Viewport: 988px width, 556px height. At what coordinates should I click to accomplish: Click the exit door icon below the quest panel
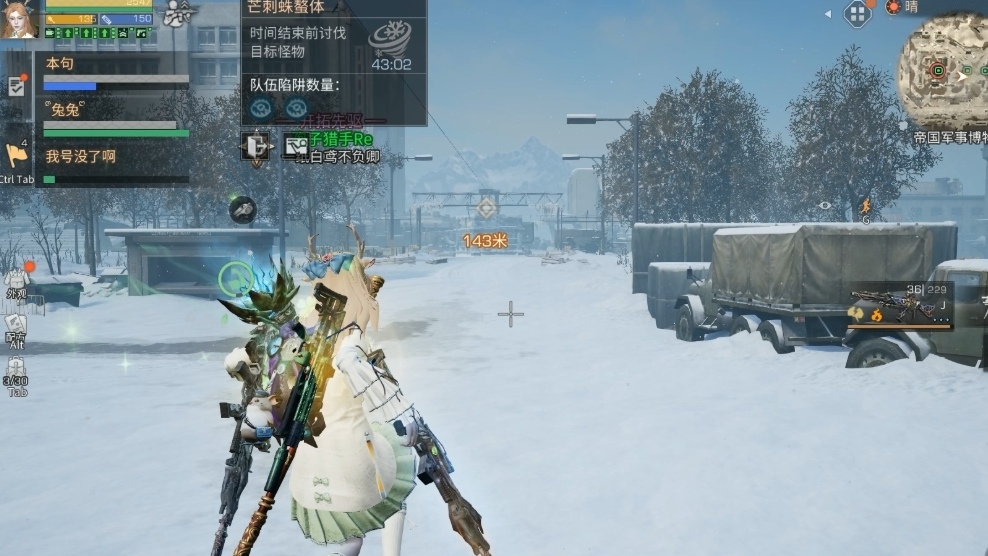click(257, 146)
